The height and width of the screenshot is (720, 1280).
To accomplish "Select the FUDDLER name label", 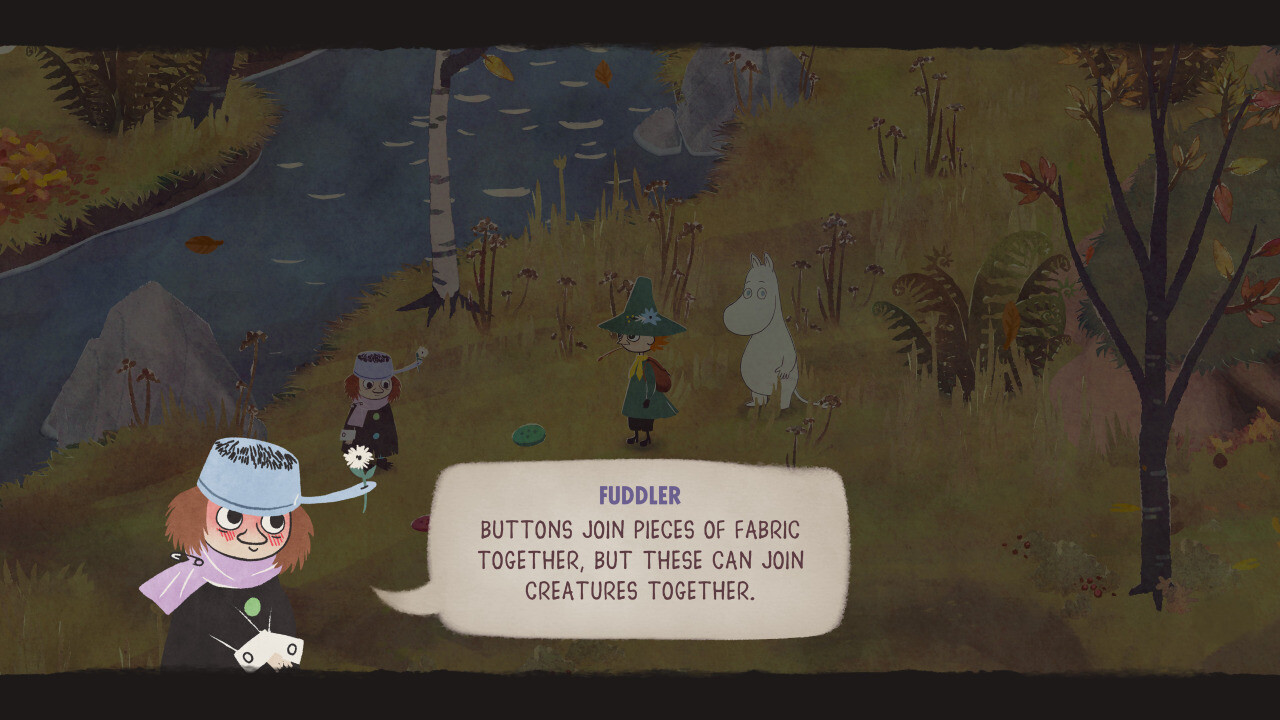I will click(x=639, y=494).
